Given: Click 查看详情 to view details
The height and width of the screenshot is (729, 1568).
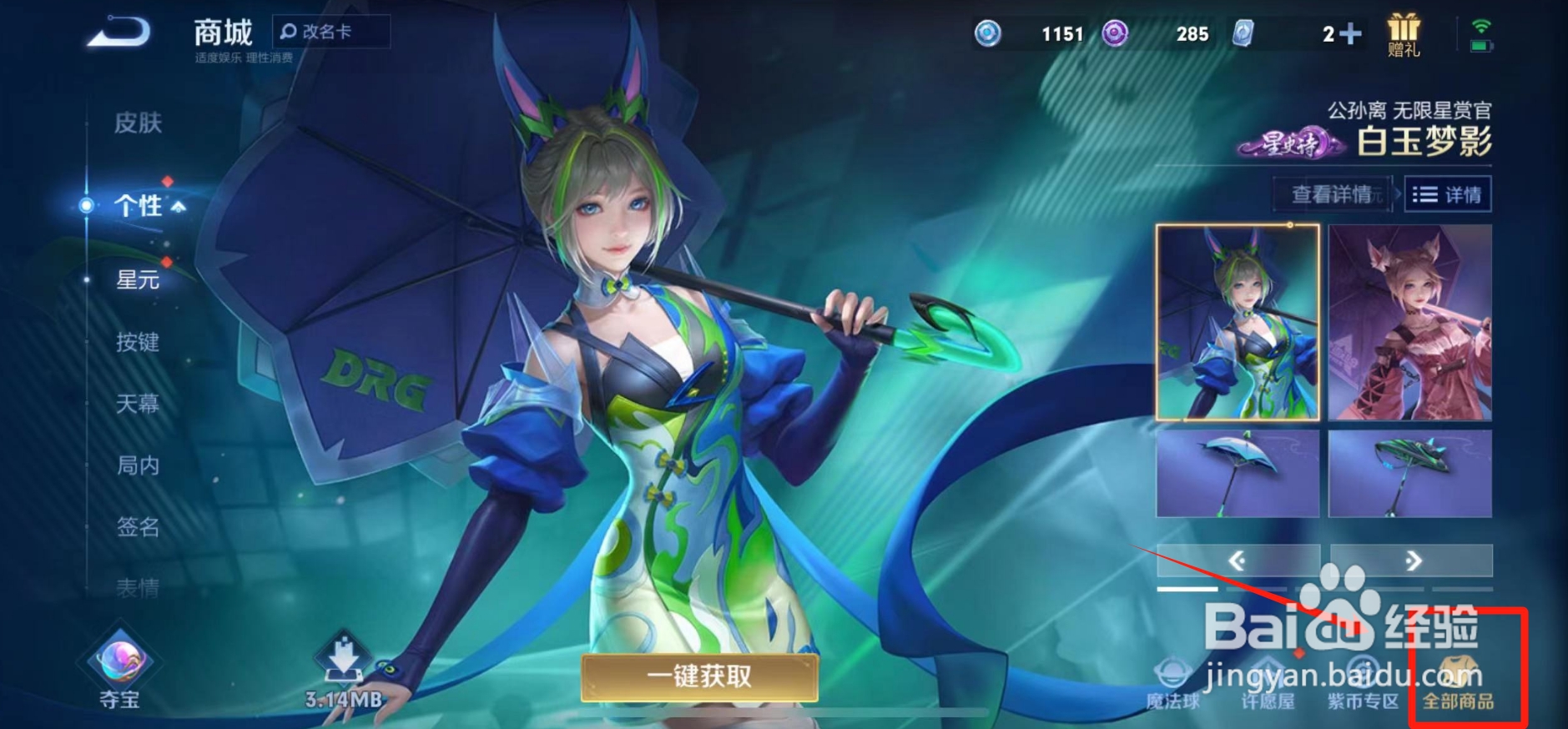Looking at the screenshot, I should point(1332,194).
